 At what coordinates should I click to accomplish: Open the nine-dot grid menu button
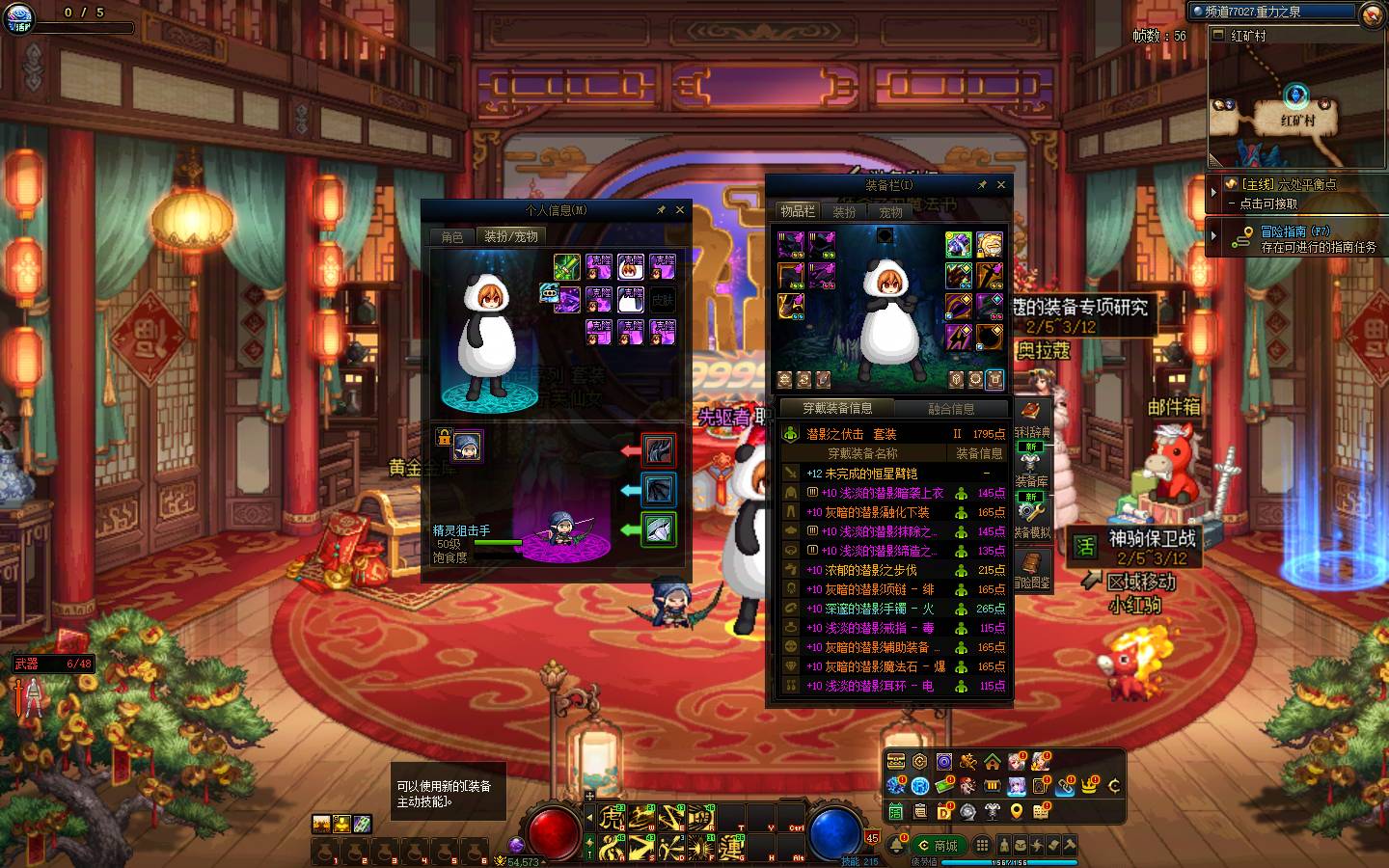[981, 846]
